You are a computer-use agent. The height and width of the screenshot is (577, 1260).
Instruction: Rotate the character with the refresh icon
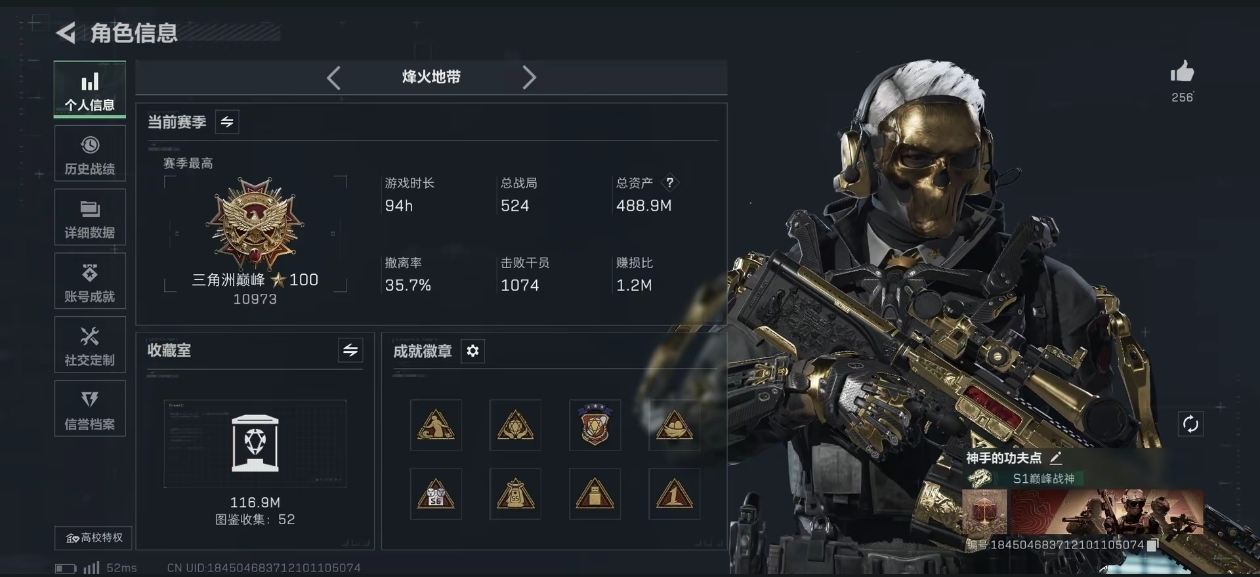tap(1190, 424)
